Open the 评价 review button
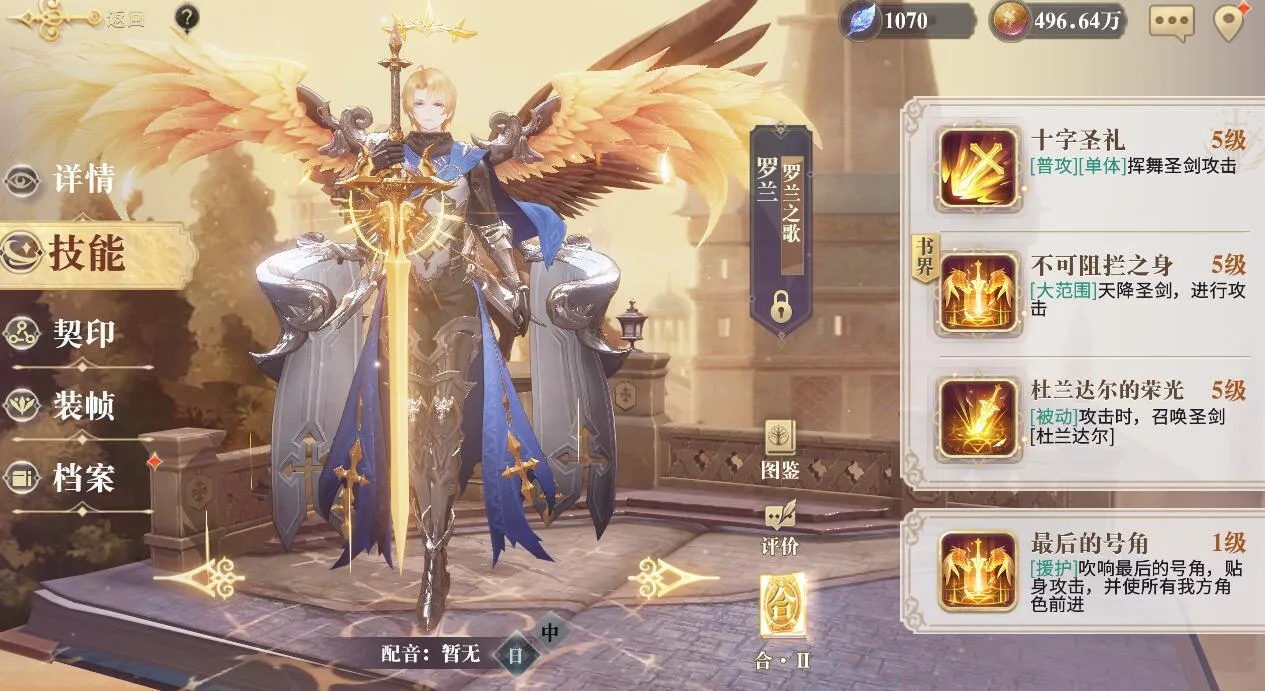 point(780,527)
